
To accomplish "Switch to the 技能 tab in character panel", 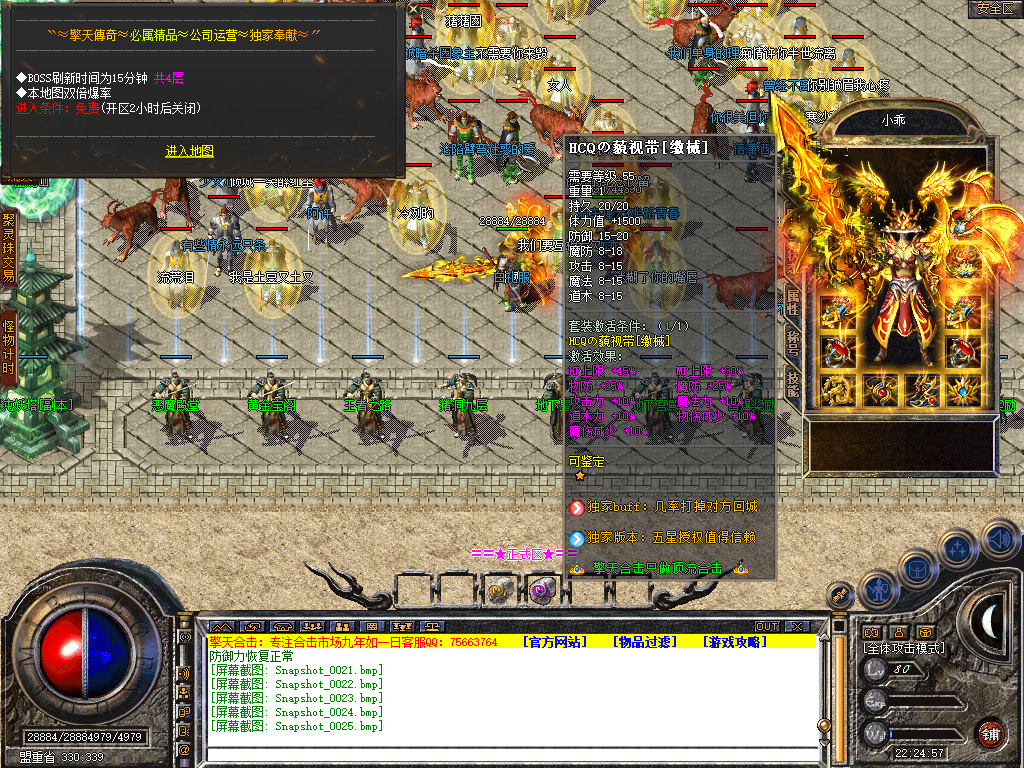I will (792, 383).
